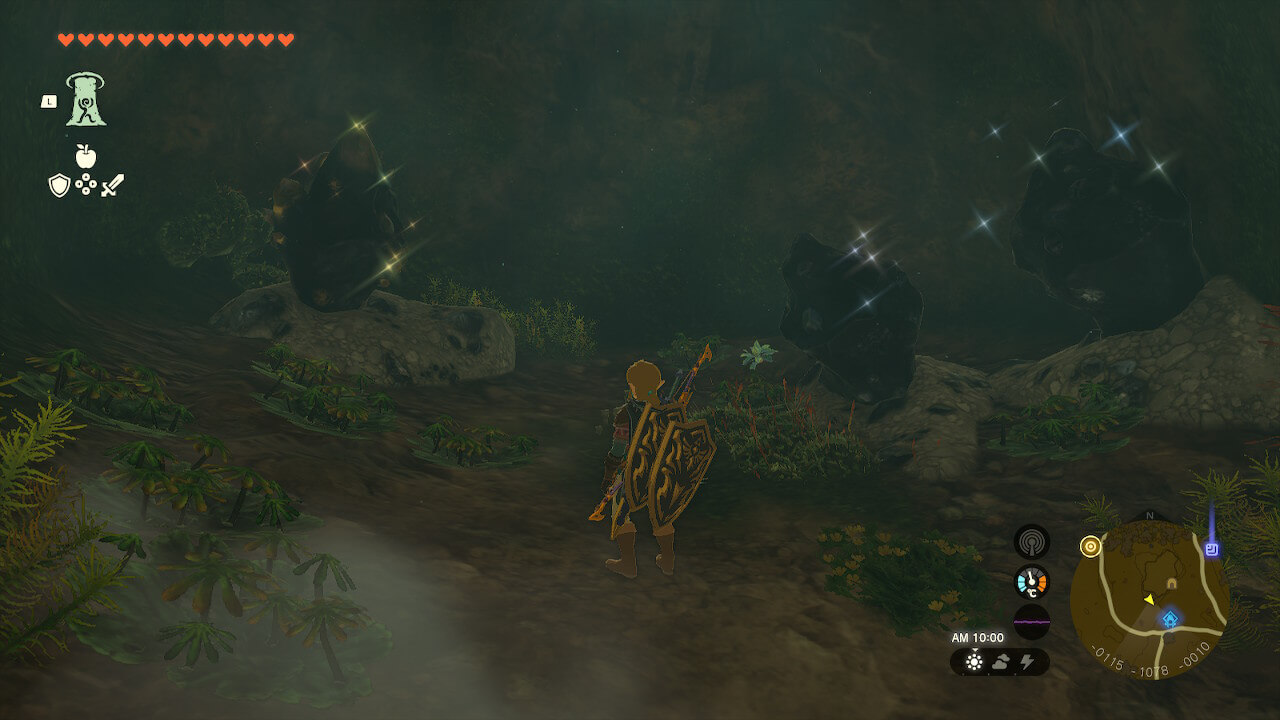This screenshot has height=720, width=1280.
Task: Select the sunny weather forecast icon
Action: (975, 662)
